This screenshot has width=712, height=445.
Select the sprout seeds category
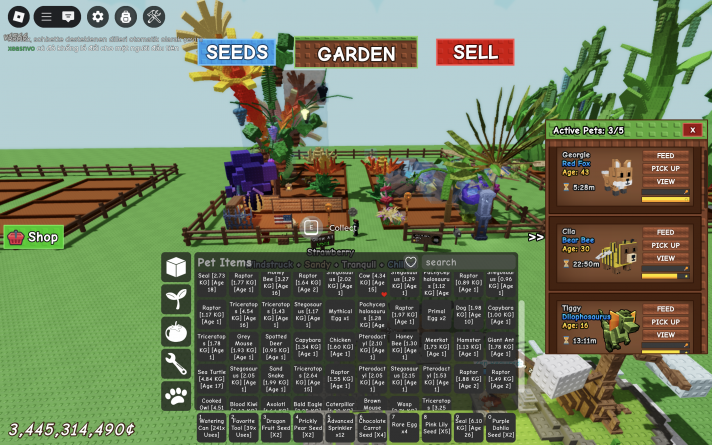click(x=176, y=299)
